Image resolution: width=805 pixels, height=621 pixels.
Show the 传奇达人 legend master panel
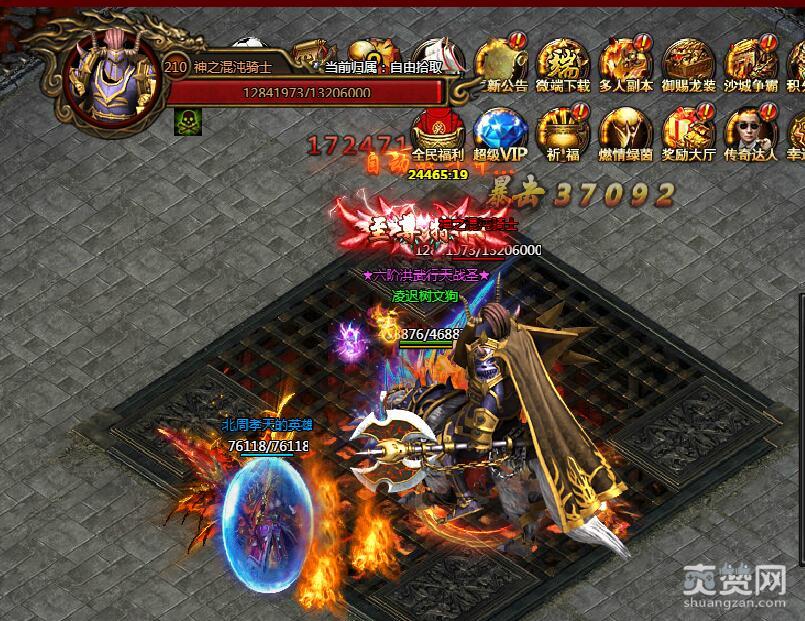click(751, 131)
